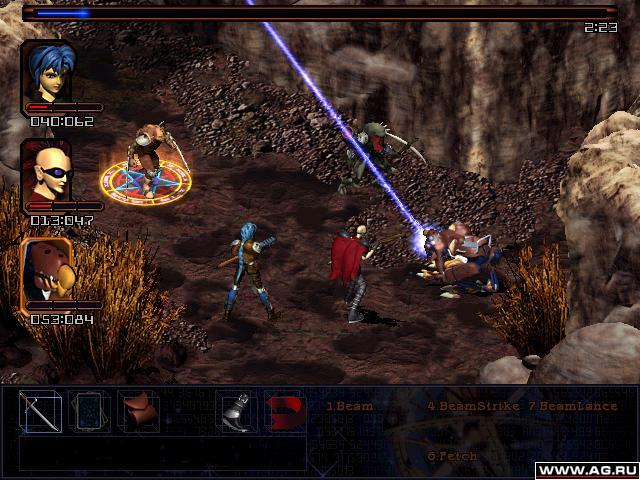Select the BeamLance skill
The height and width of the screenshot is (480, 640).
tap(571, 407)
